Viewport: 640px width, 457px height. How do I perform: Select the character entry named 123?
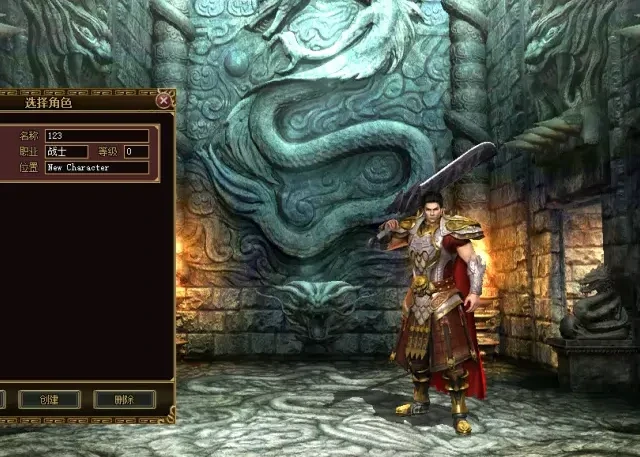point(97,136)
